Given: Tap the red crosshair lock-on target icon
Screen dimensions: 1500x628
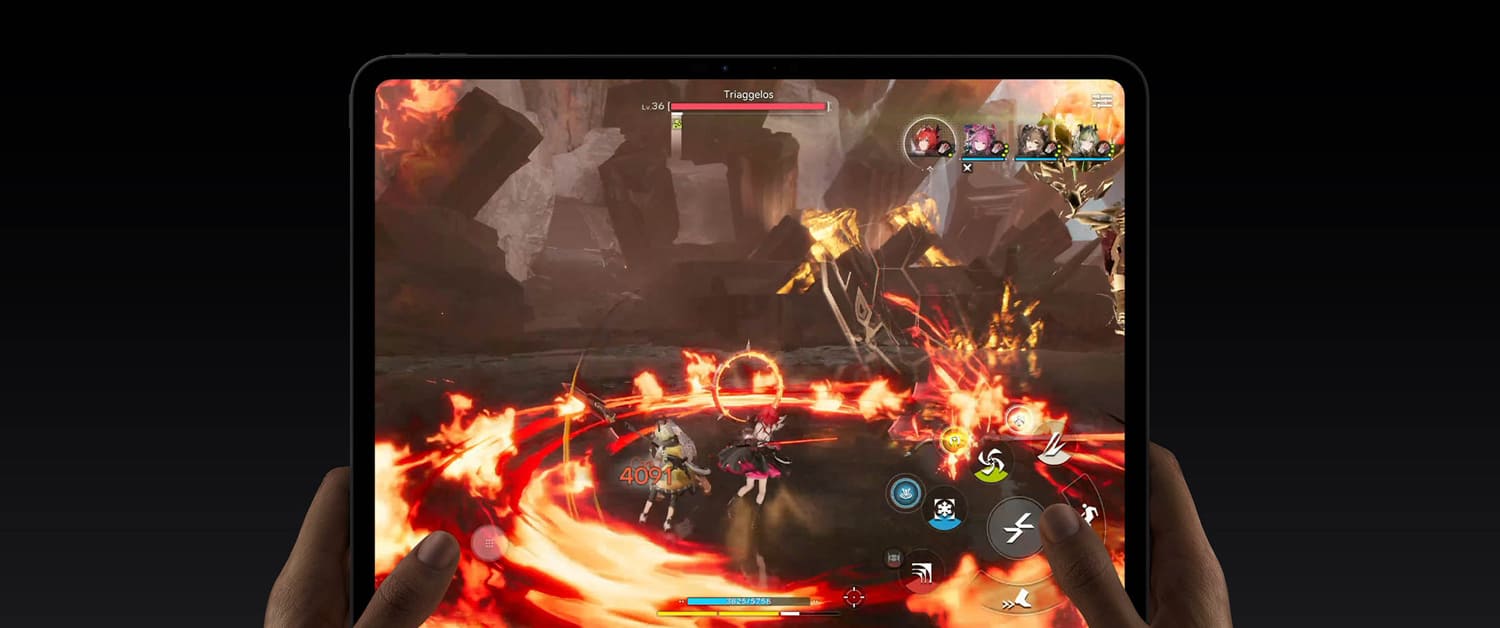Looking at the screenshot, I should tap(853, 597).
